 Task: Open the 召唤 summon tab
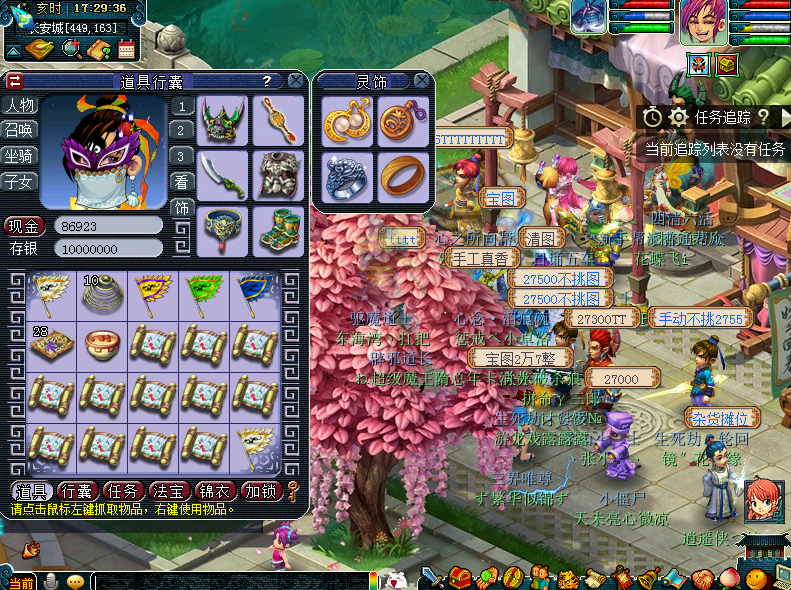click(19, 130)
